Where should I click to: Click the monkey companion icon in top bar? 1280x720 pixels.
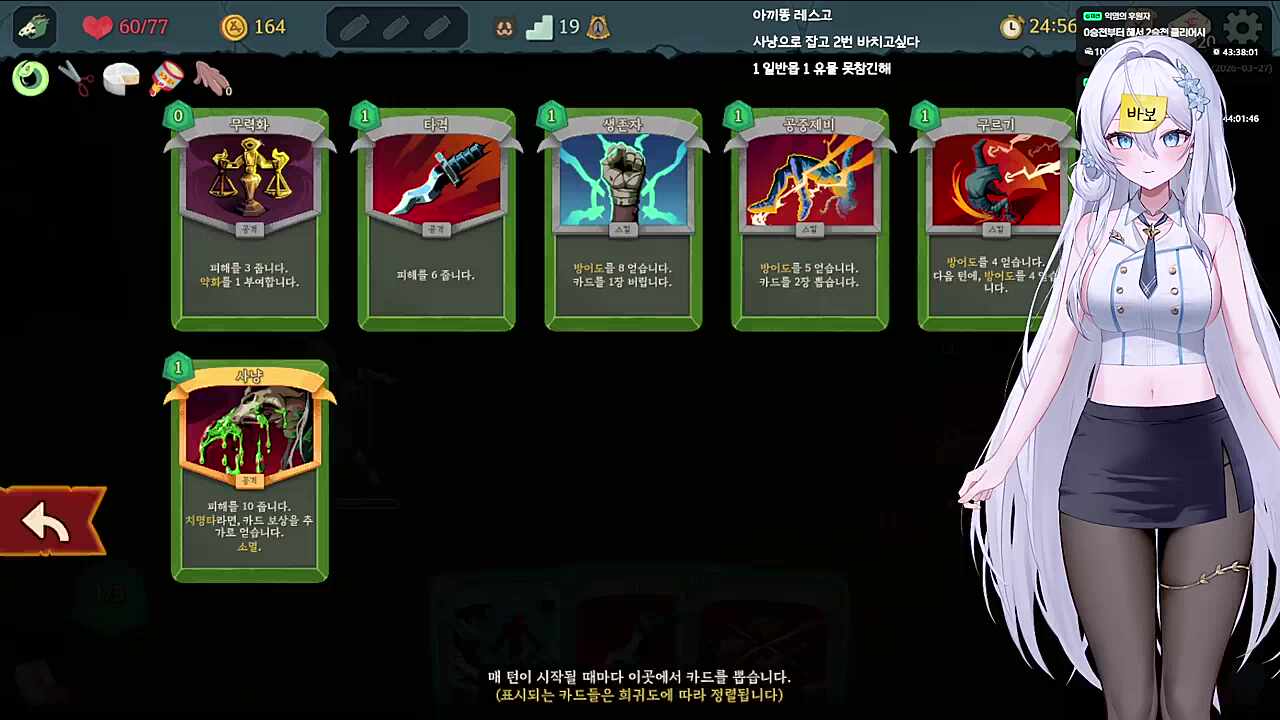pyautogui.click(x=503, y=27)
